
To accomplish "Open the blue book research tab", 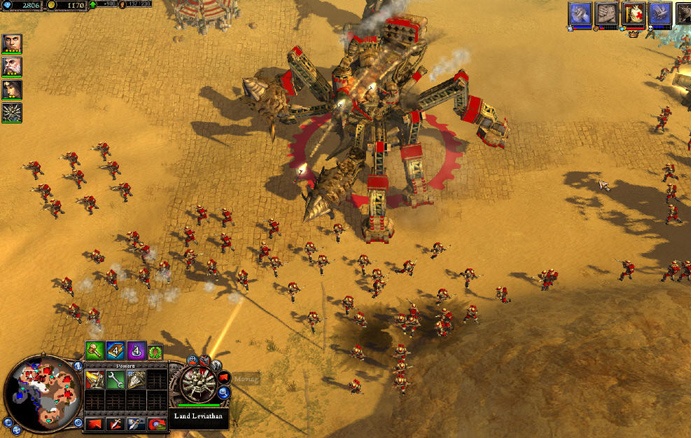I will [x=116, y=351].
